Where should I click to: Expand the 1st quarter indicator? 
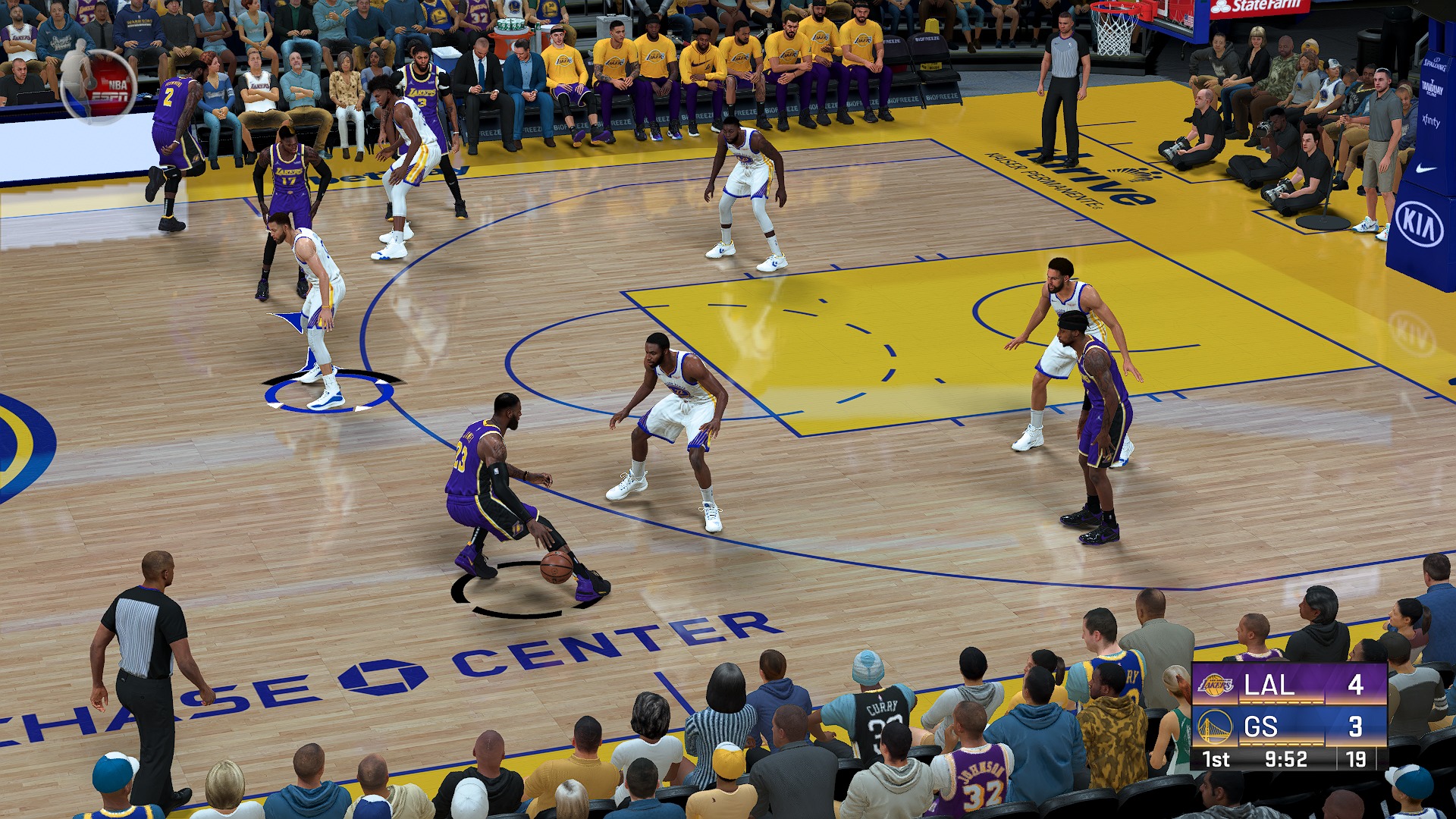(1216, 759)
